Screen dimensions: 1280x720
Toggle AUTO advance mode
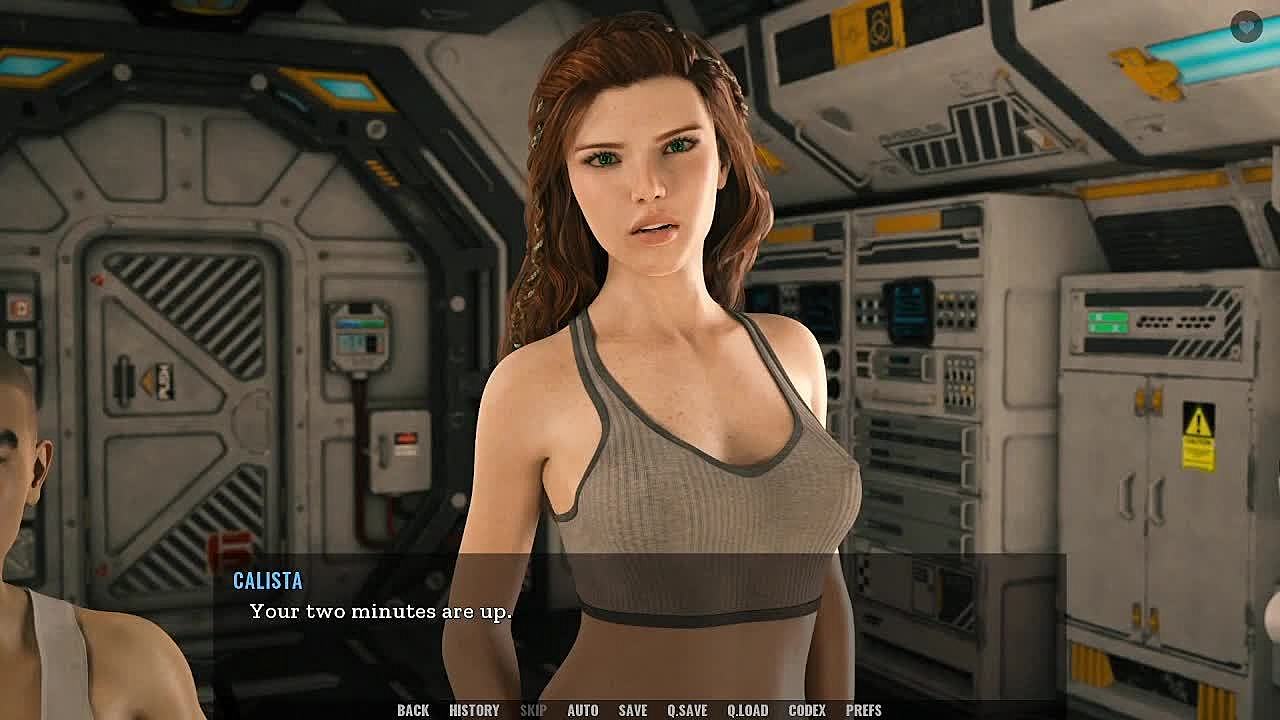pyautogui.click(x=583, y=710)
